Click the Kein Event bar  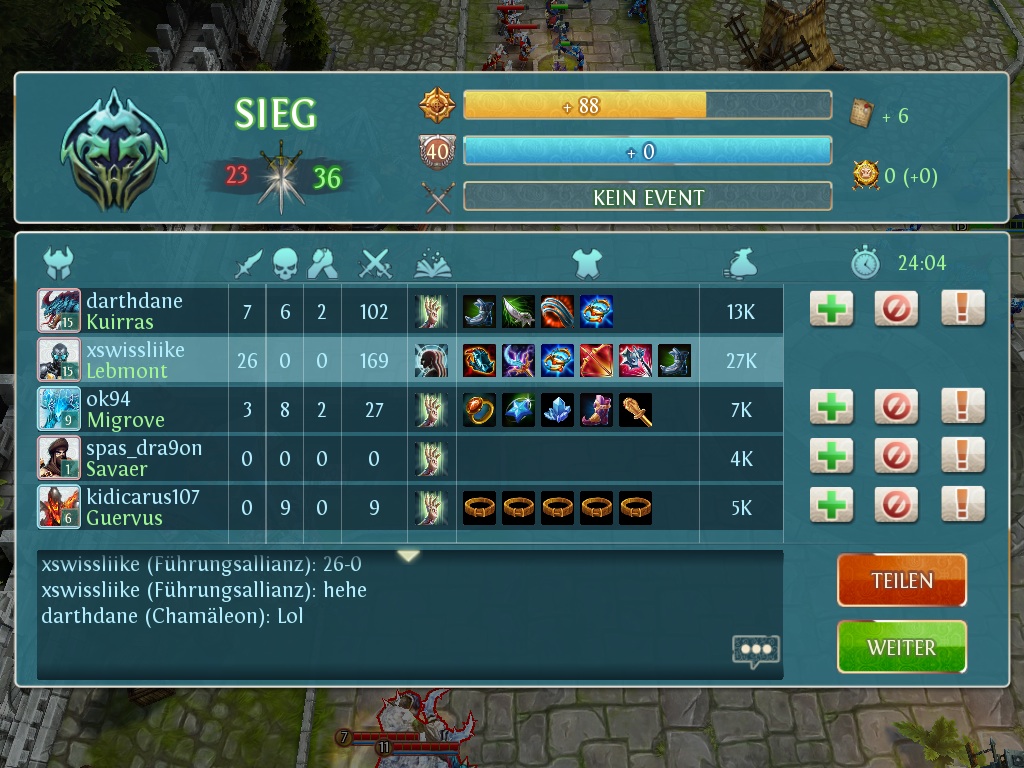pyautogui.click(x=648, y=197)
